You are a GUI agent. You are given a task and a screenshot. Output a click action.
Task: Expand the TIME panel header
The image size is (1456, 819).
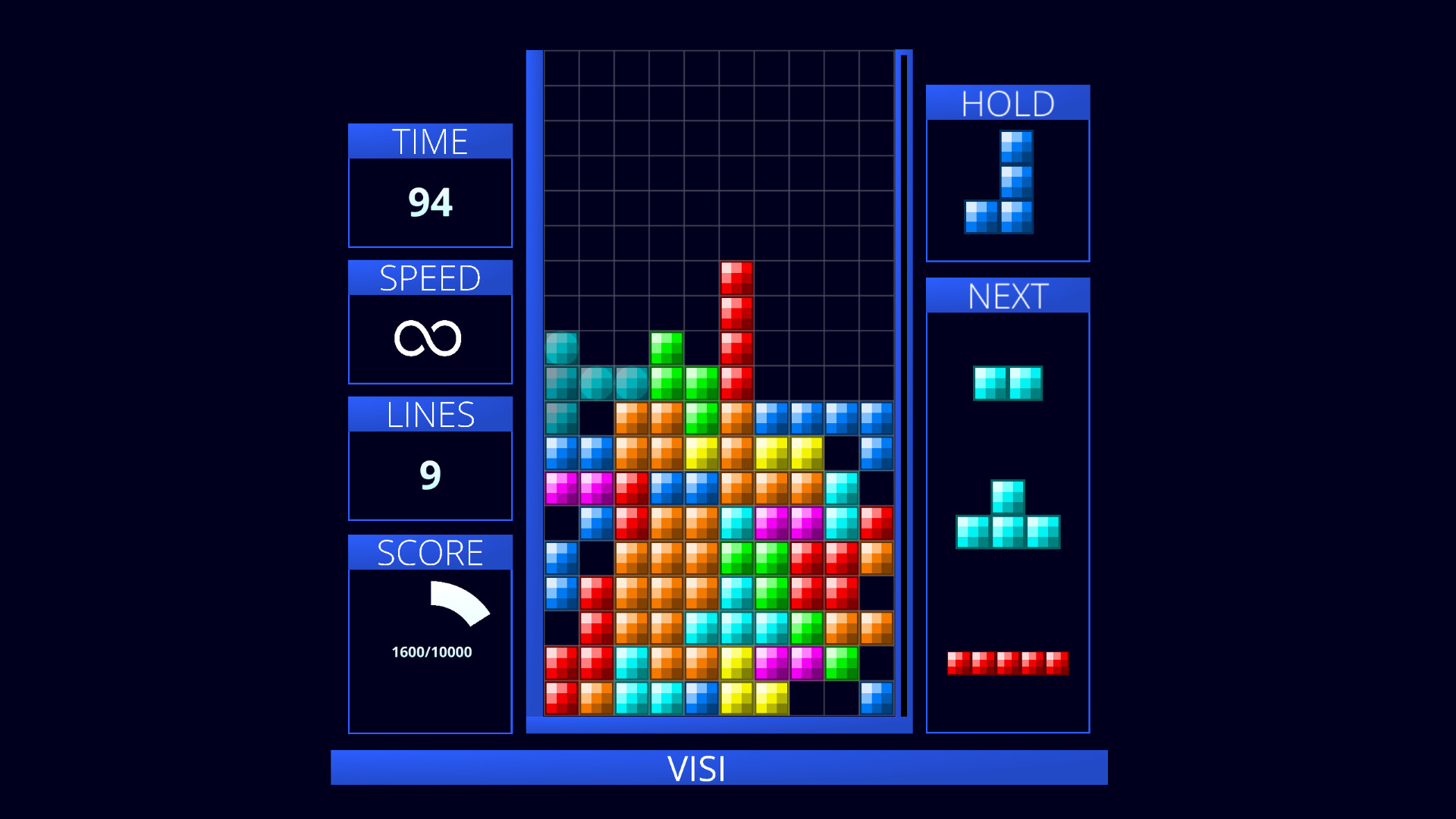(429, 140)
